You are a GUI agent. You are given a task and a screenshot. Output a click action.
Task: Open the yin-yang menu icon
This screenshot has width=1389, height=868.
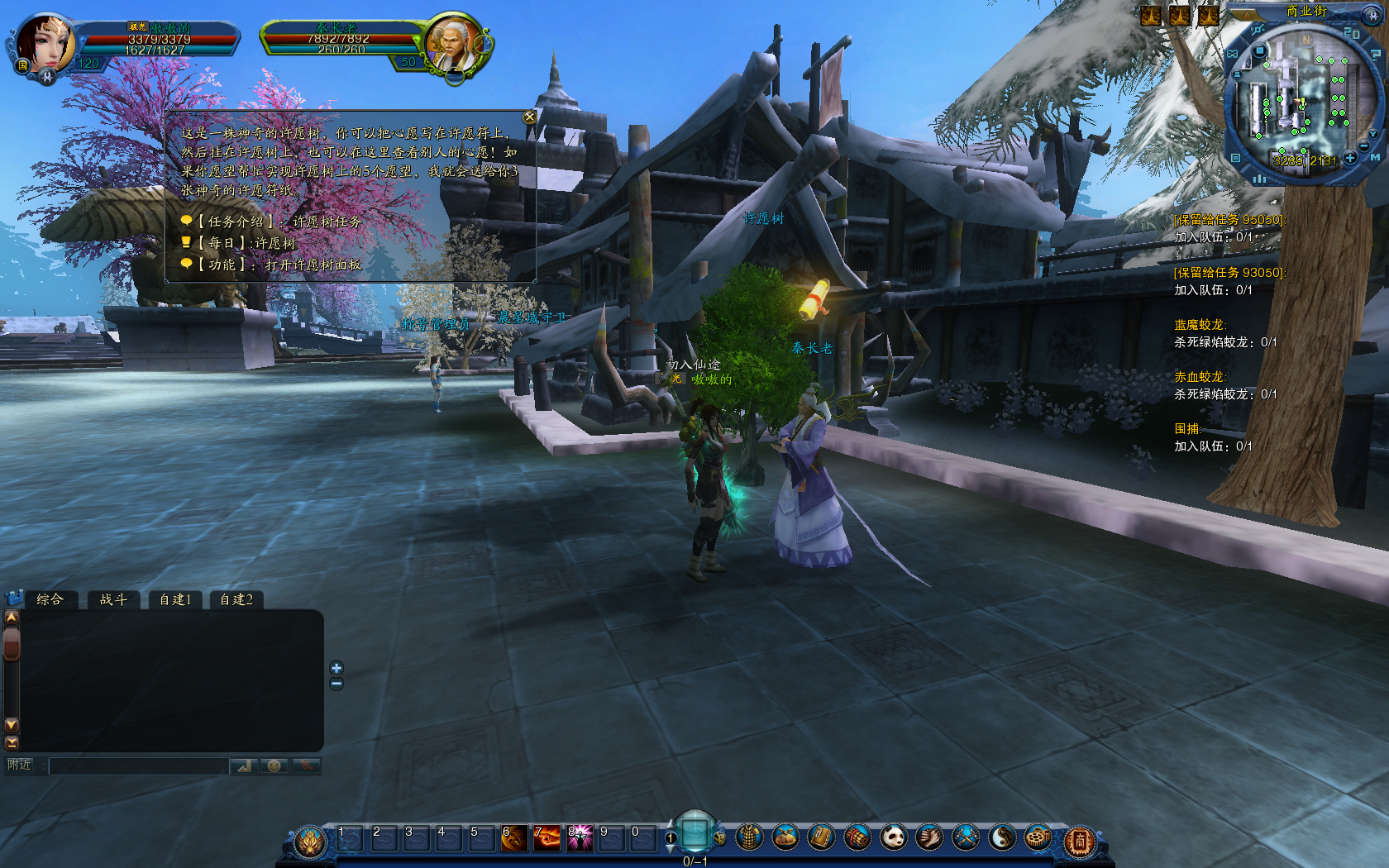point(1001,838)
